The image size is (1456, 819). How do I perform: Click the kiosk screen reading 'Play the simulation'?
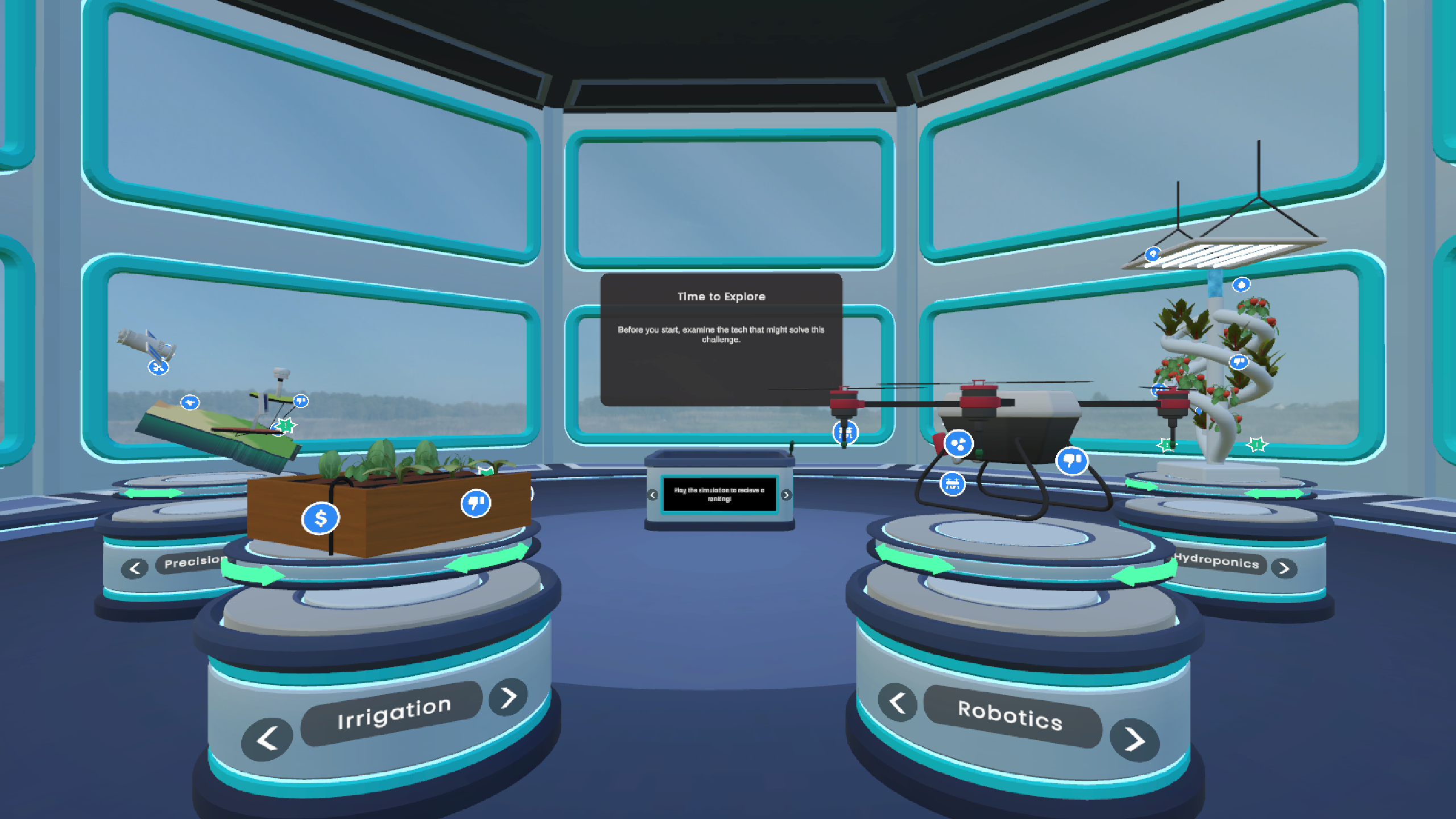pyautogui.click(x=719, y=495)
